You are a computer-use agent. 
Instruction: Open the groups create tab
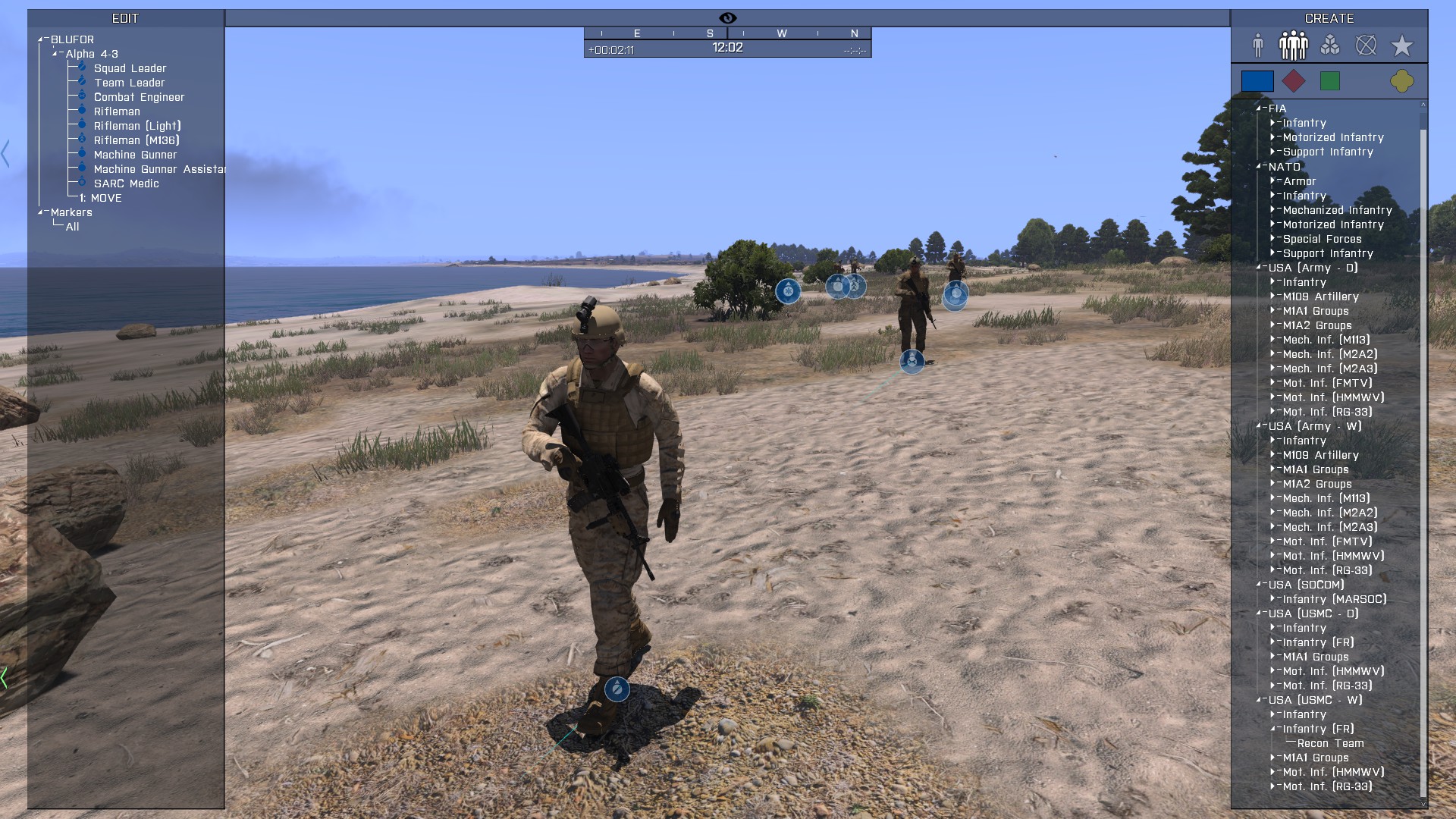(1293, 45)
